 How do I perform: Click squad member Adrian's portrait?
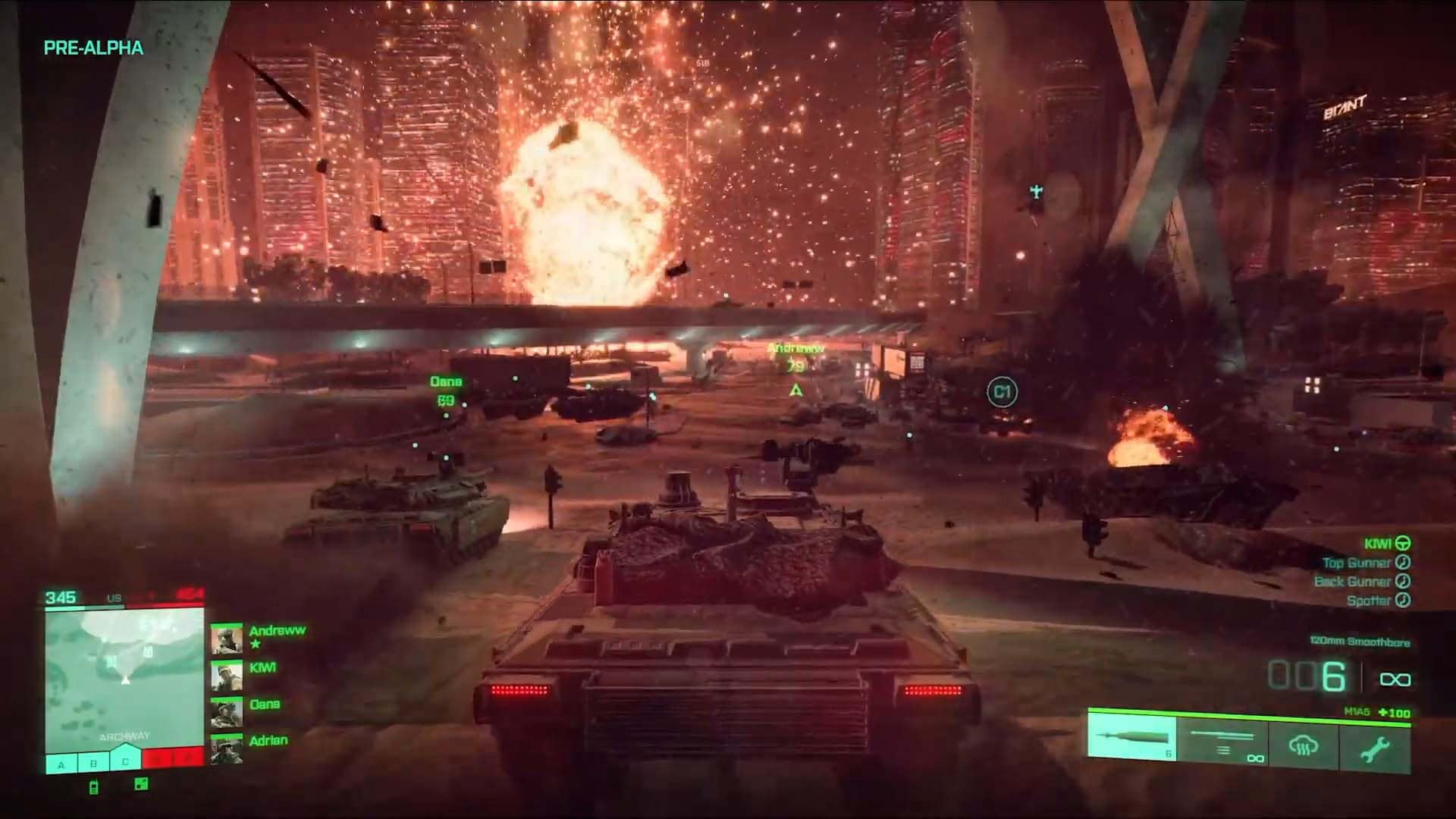click(226, 749)
